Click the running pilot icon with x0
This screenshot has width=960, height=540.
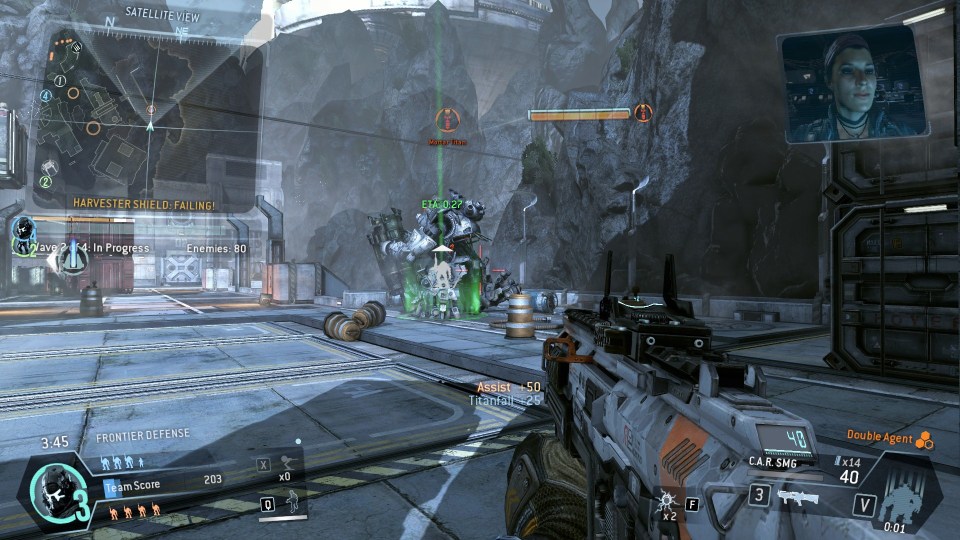tap(288, 463)
